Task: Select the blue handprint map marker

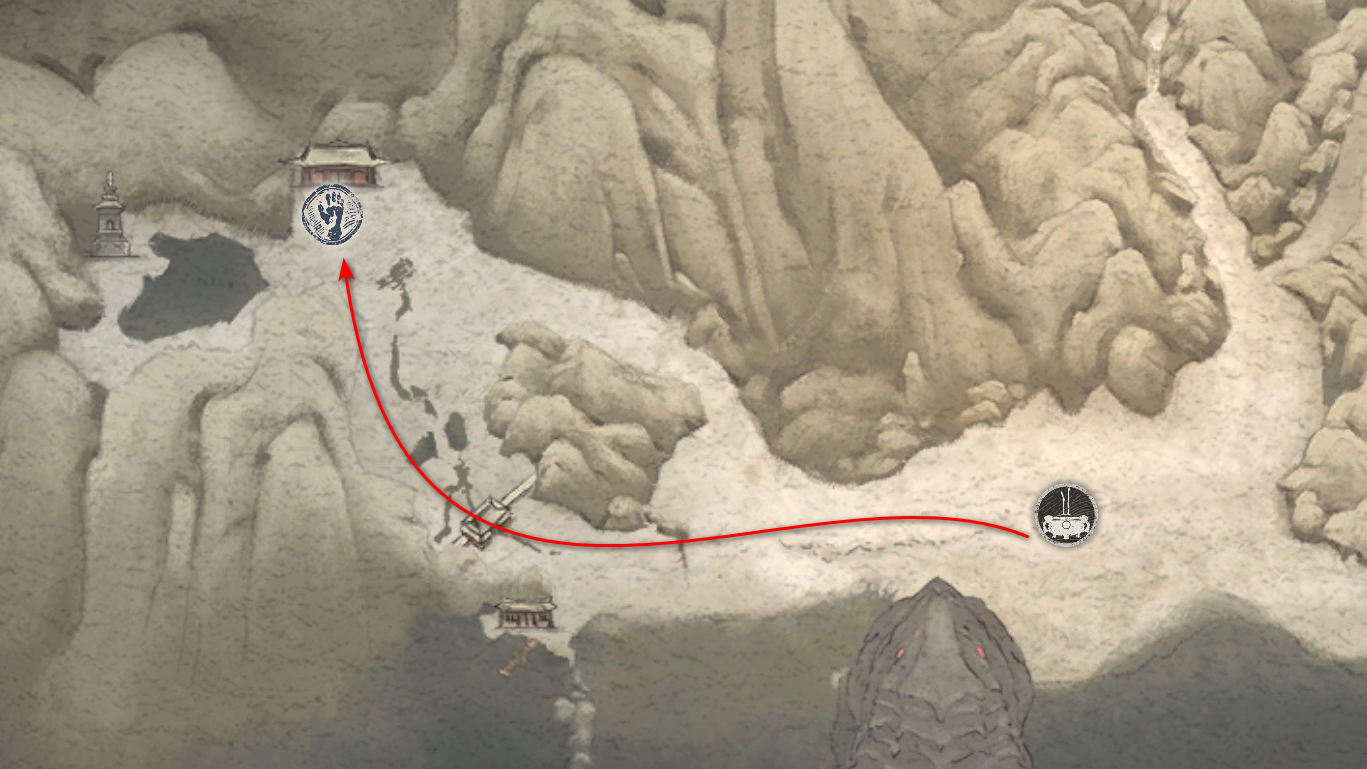Action: pos(333,216)
